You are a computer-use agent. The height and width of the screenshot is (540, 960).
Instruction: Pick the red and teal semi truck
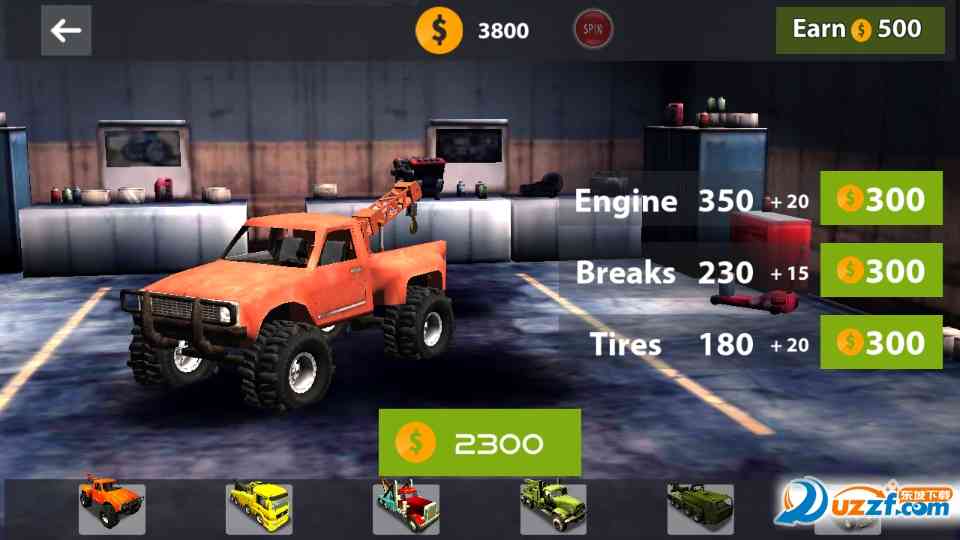coord(406,509)
